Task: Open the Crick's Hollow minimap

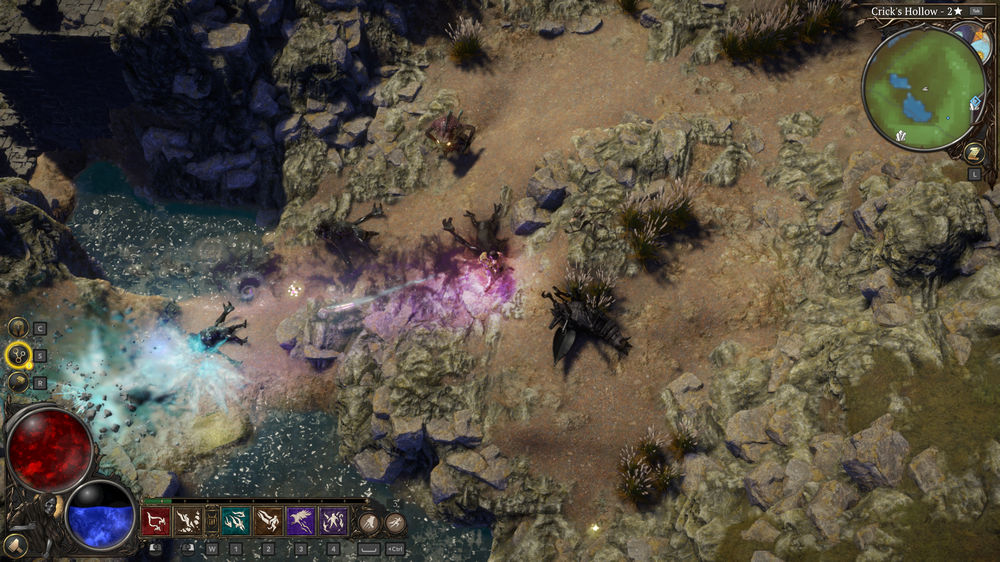Action: (x=920, y=88)
